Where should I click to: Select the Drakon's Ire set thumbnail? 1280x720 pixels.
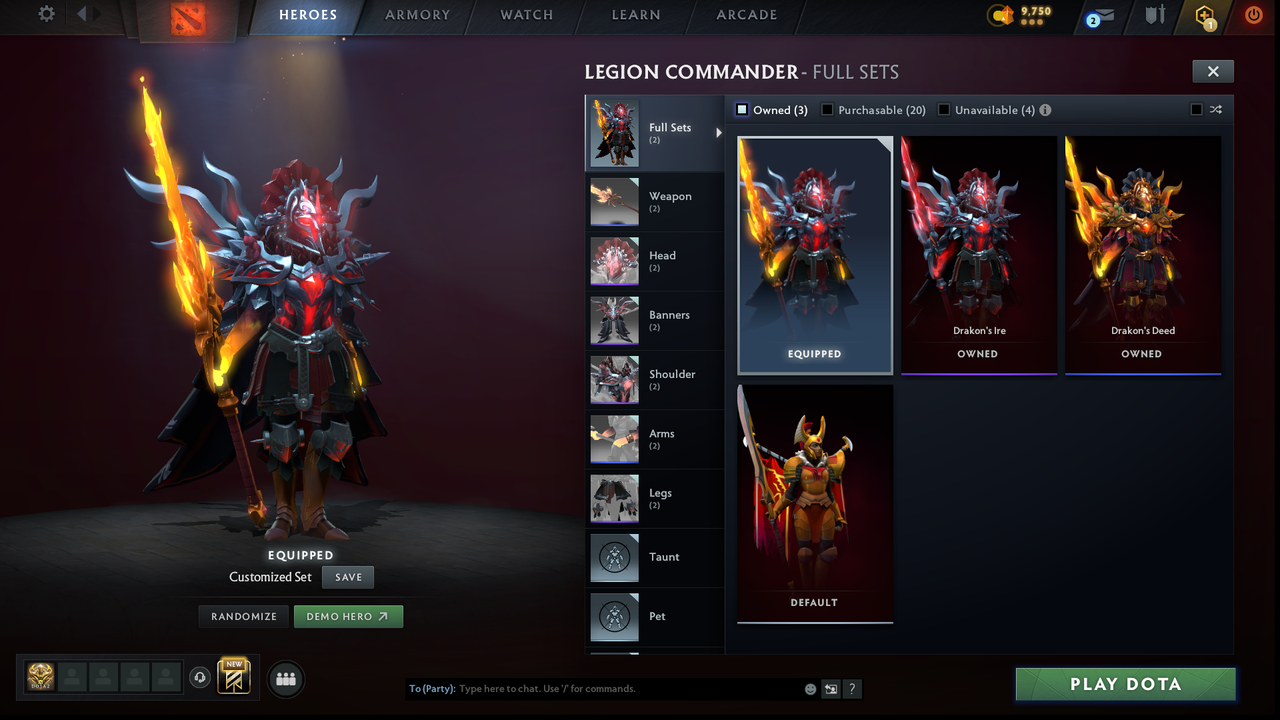978,240
